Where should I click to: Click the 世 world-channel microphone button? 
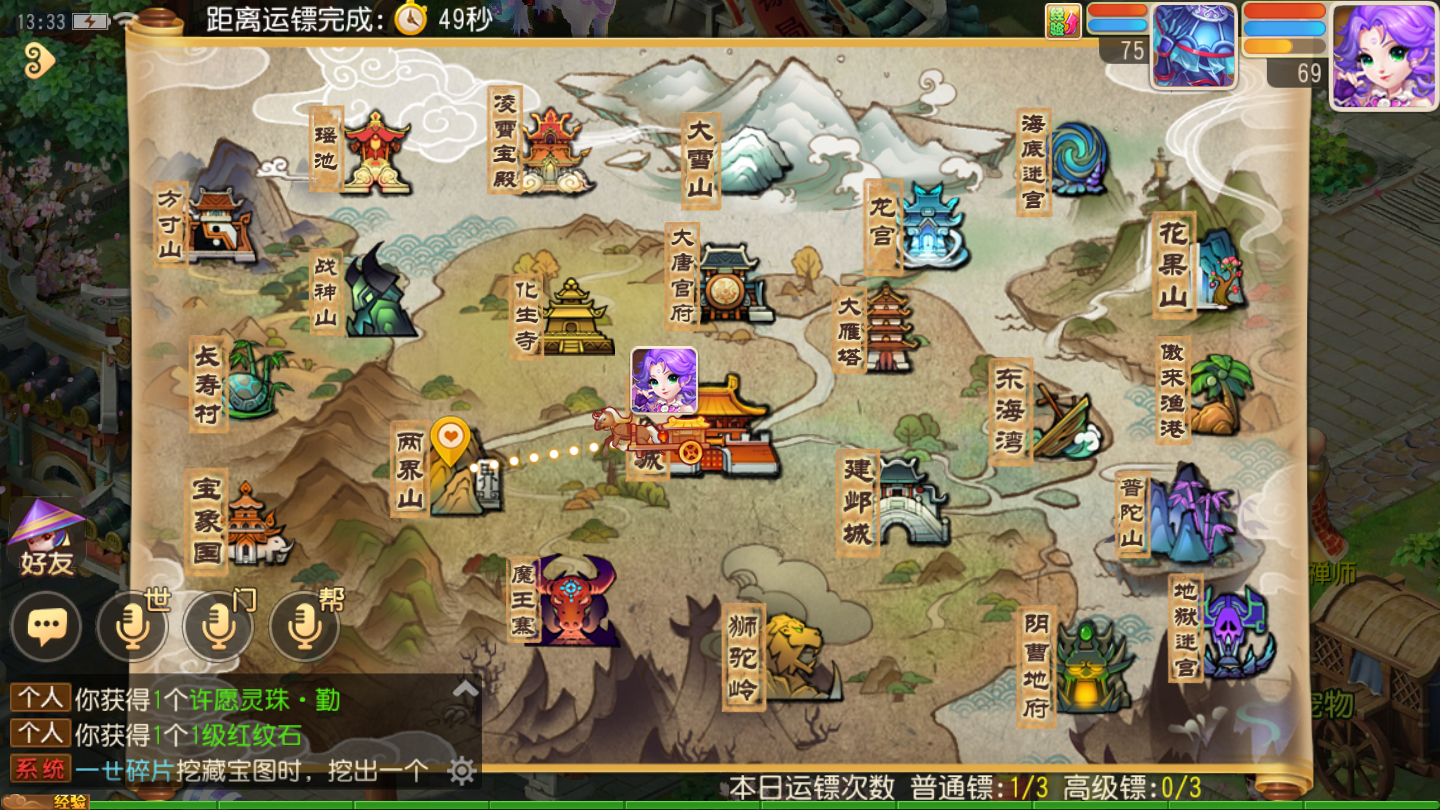coord(131,625)
